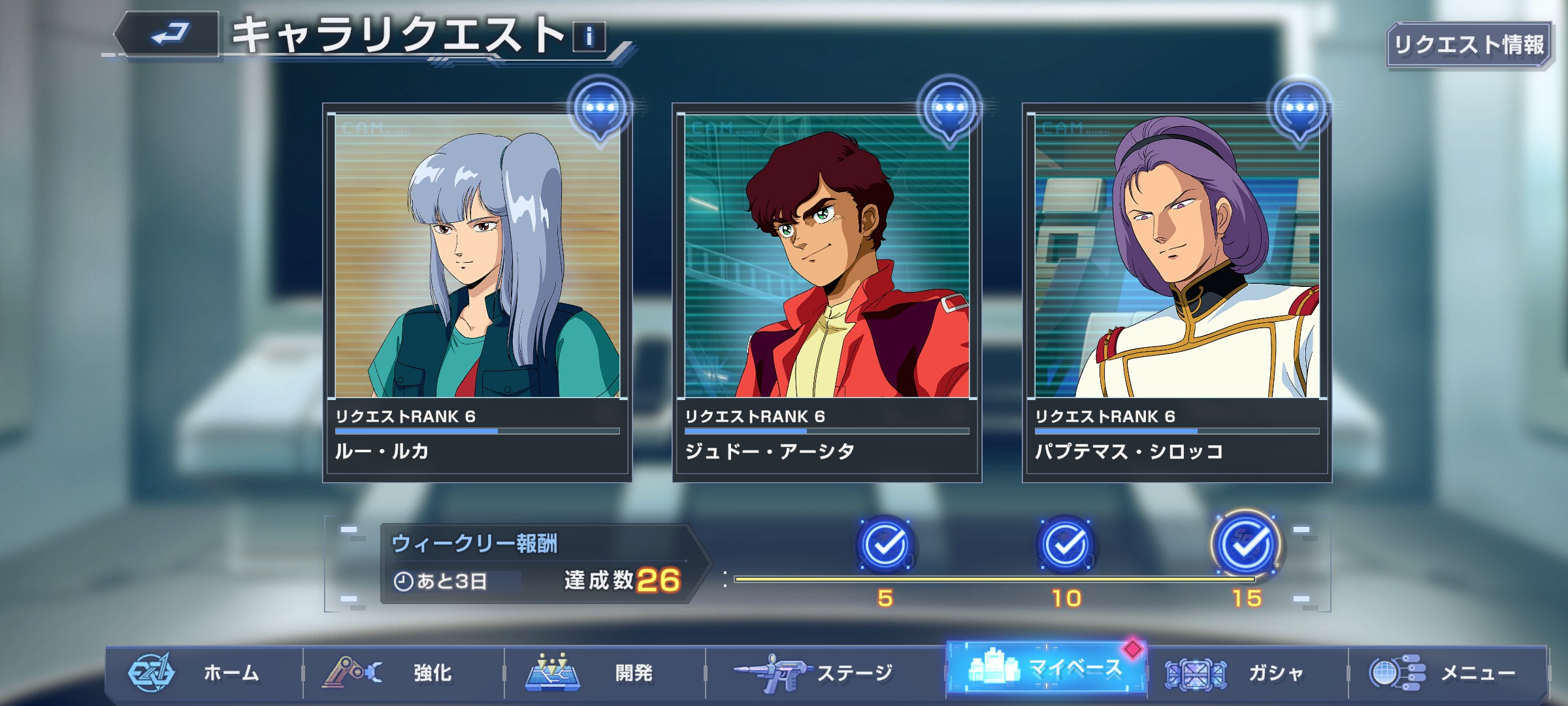Switch to 開発 section
Viewport: 1568px width, 706px height.
click(x=605, y=673)
